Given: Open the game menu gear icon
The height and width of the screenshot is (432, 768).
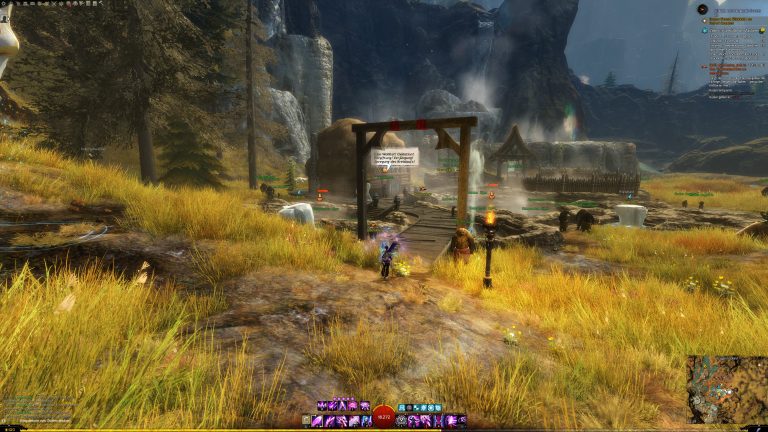Looking at the screenshot, I should tap(6, 4).
